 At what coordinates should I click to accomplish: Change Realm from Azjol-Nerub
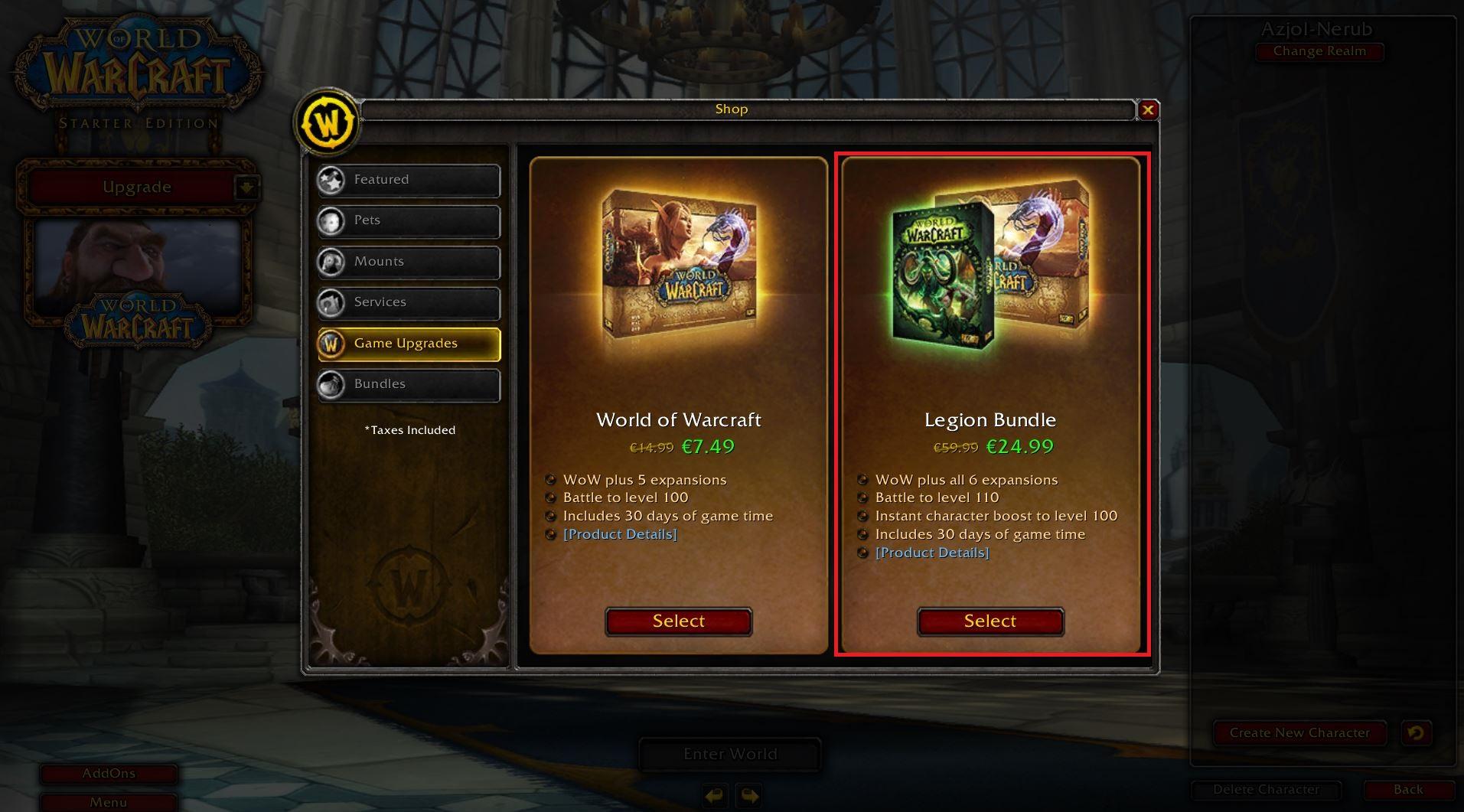[1319, 51]
